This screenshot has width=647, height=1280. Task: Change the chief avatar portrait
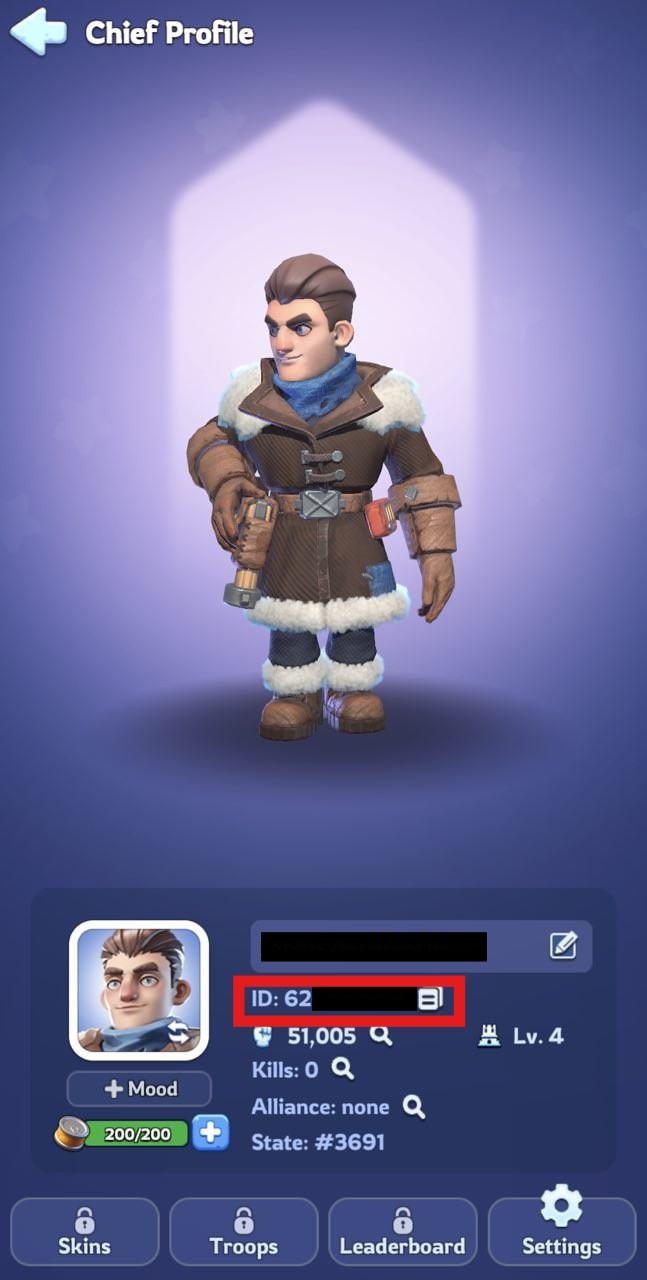(x=138, y=990)
